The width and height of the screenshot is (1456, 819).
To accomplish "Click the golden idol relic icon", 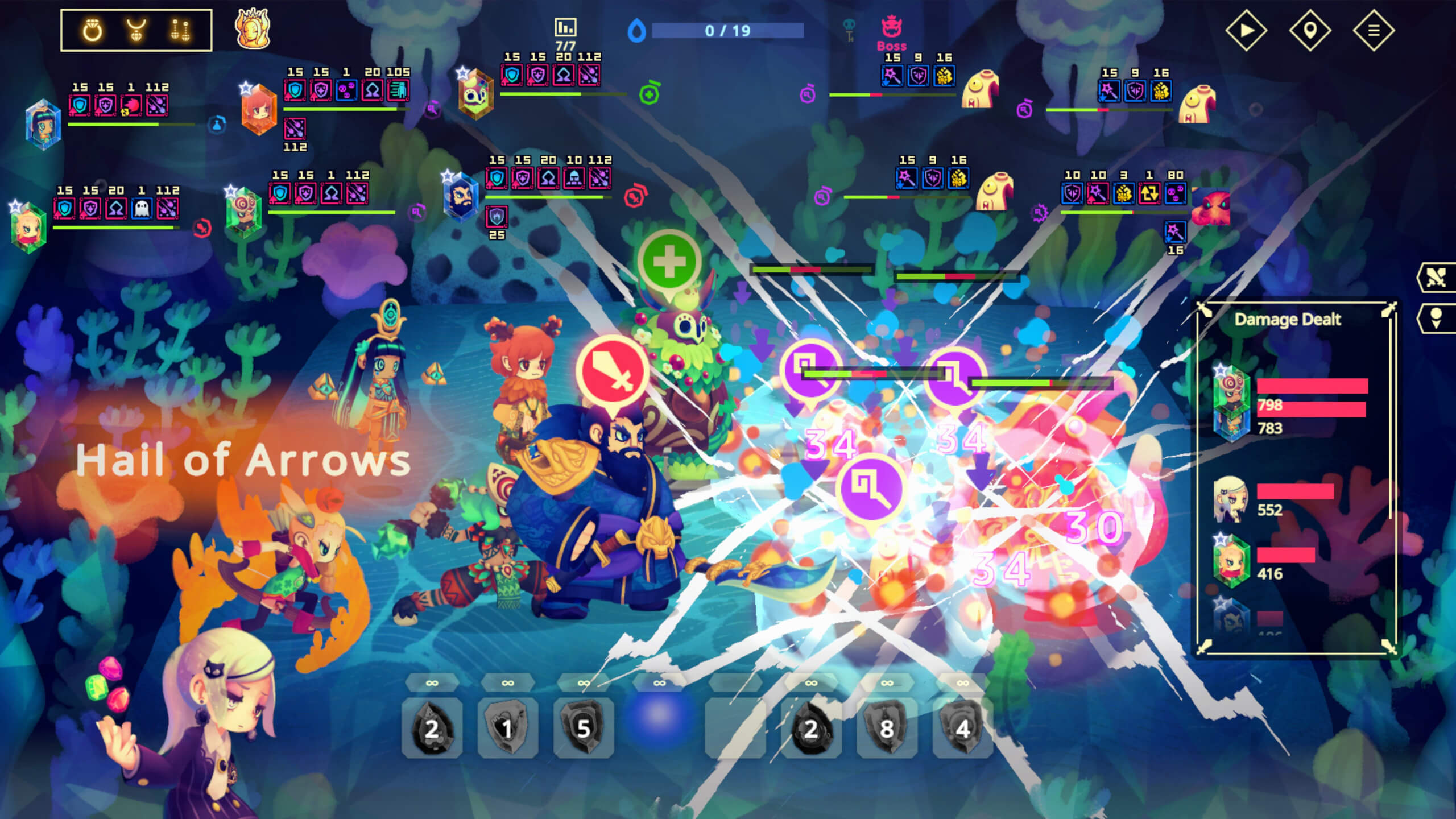I will coord(253,28).
